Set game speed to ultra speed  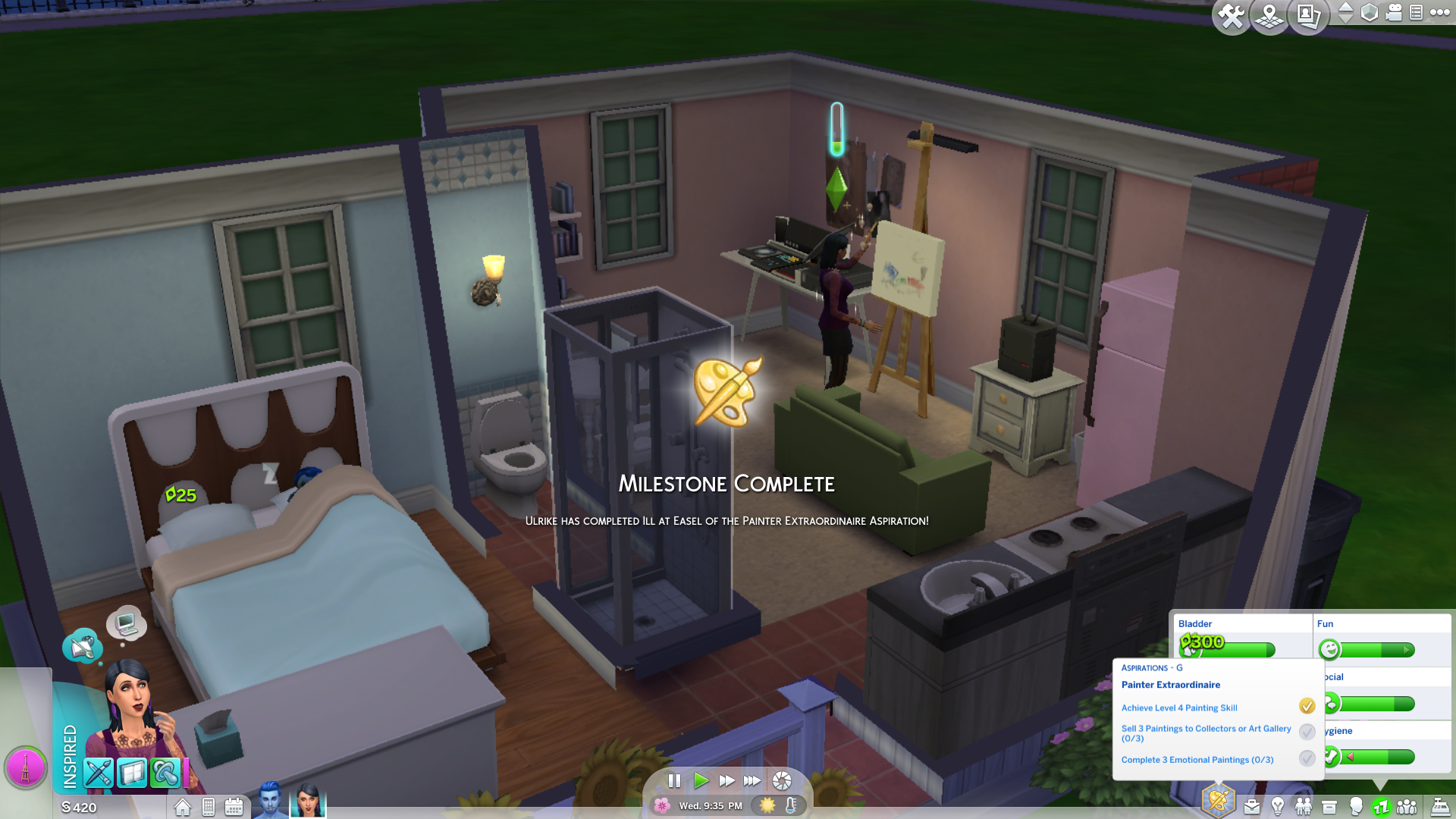tap(752, 780)
